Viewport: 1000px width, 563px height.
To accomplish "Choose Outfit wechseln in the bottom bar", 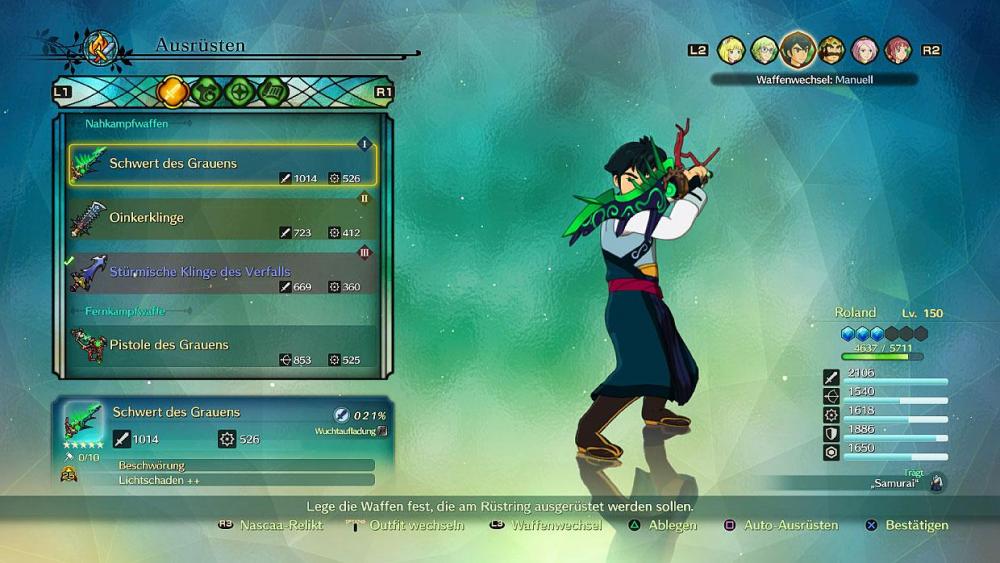I will [416, 525].
